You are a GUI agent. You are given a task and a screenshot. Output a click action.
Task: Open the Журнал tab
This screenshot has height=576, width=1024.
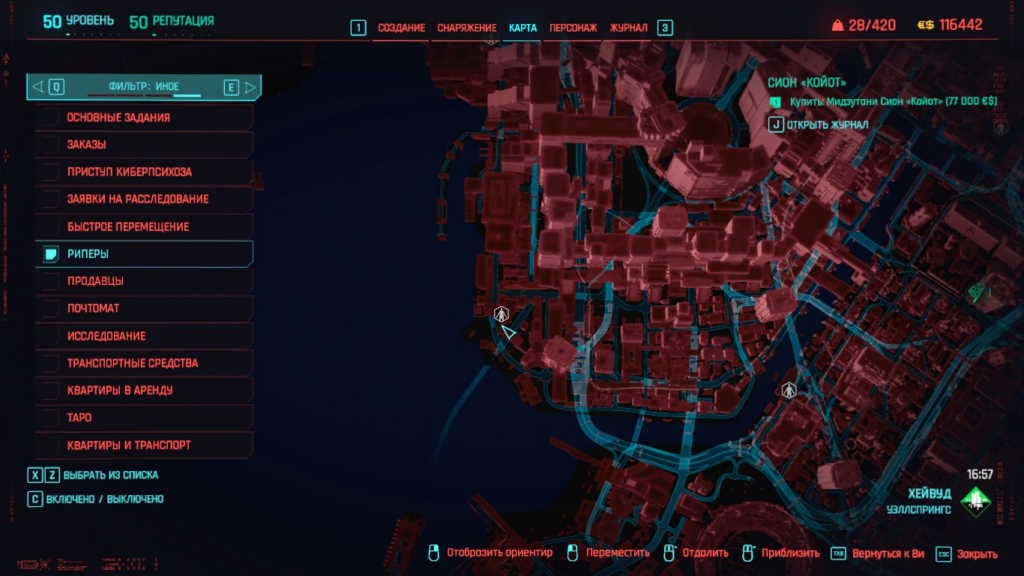(629, 28)
